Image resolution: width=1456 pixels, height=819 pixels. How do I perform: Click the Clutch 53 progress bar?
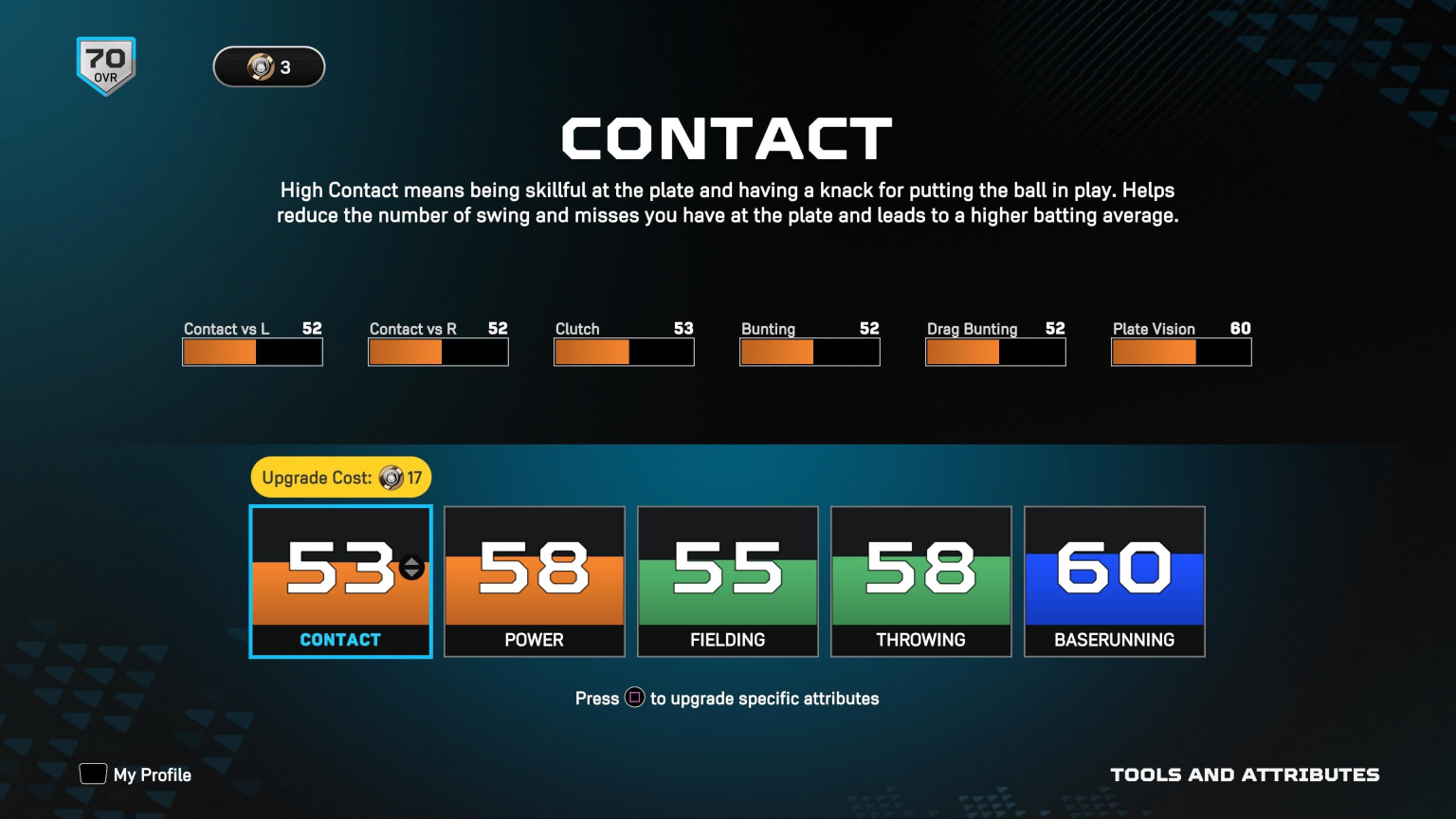pyautogui.click(x=624, y=352)
